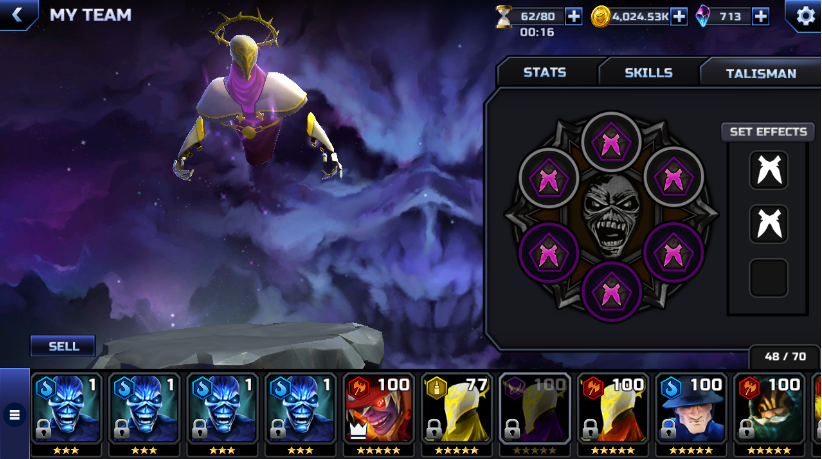Open the Skills tab
Screen dimensions: 822x459
(x=648, y=73)
